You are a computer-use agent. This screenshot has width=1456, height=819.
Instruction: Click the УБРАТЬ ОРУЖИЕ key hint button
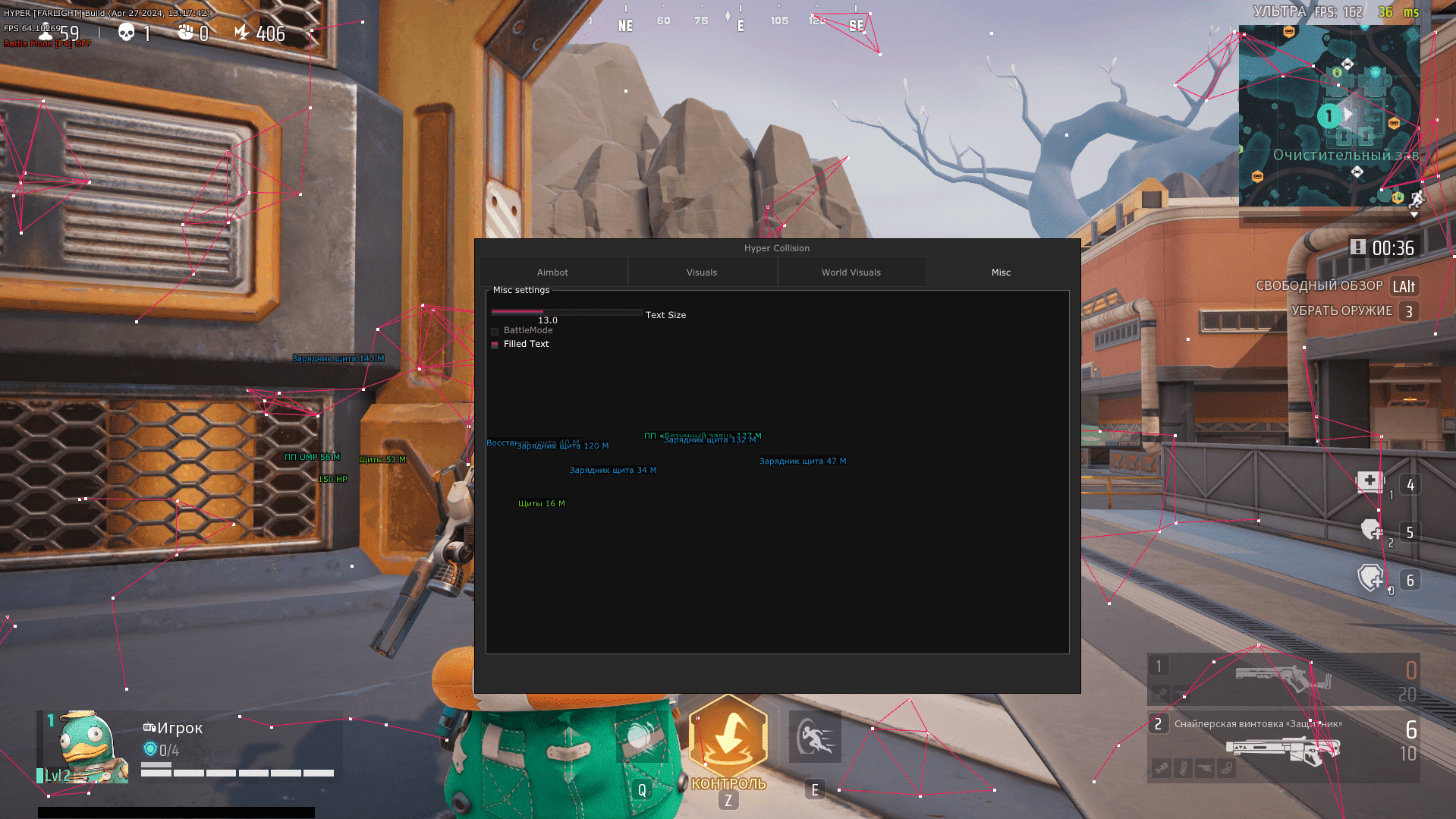point(1407,310)
